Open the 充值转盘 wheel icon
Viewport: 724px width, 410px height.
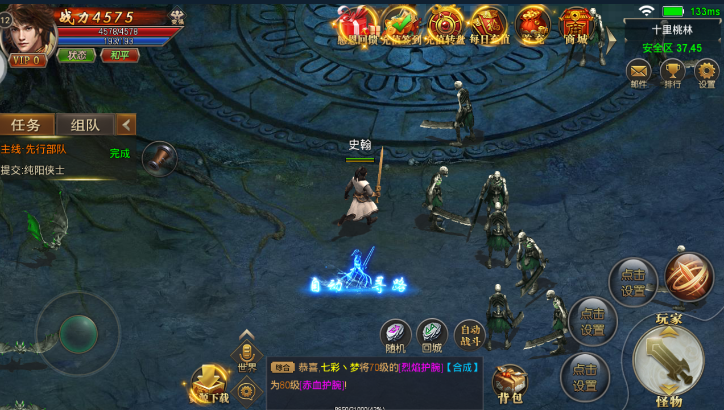[x=445, y=23]
